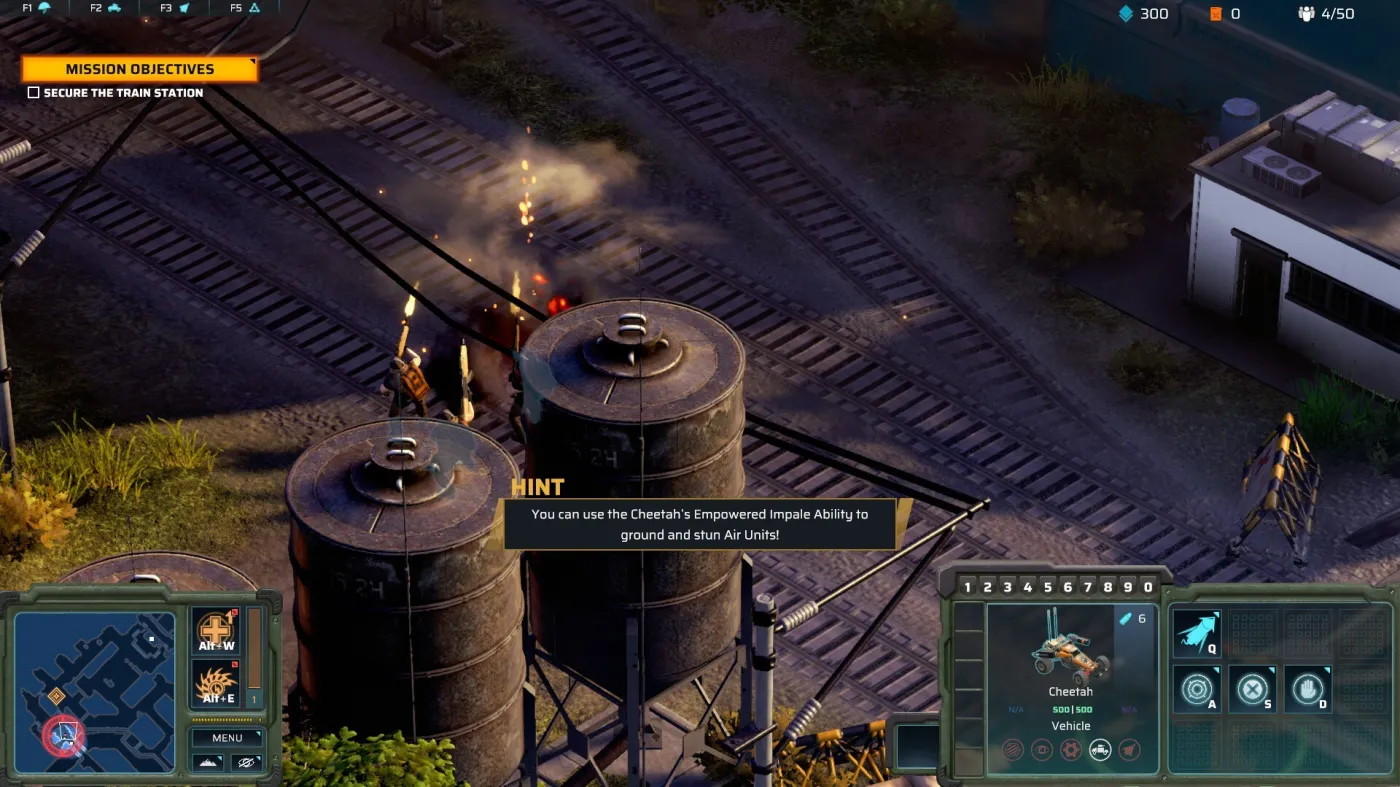Image resolution: width=1400 pixels, height=787 pixels.
Task: Select control group 1
Action: (967, 587)
